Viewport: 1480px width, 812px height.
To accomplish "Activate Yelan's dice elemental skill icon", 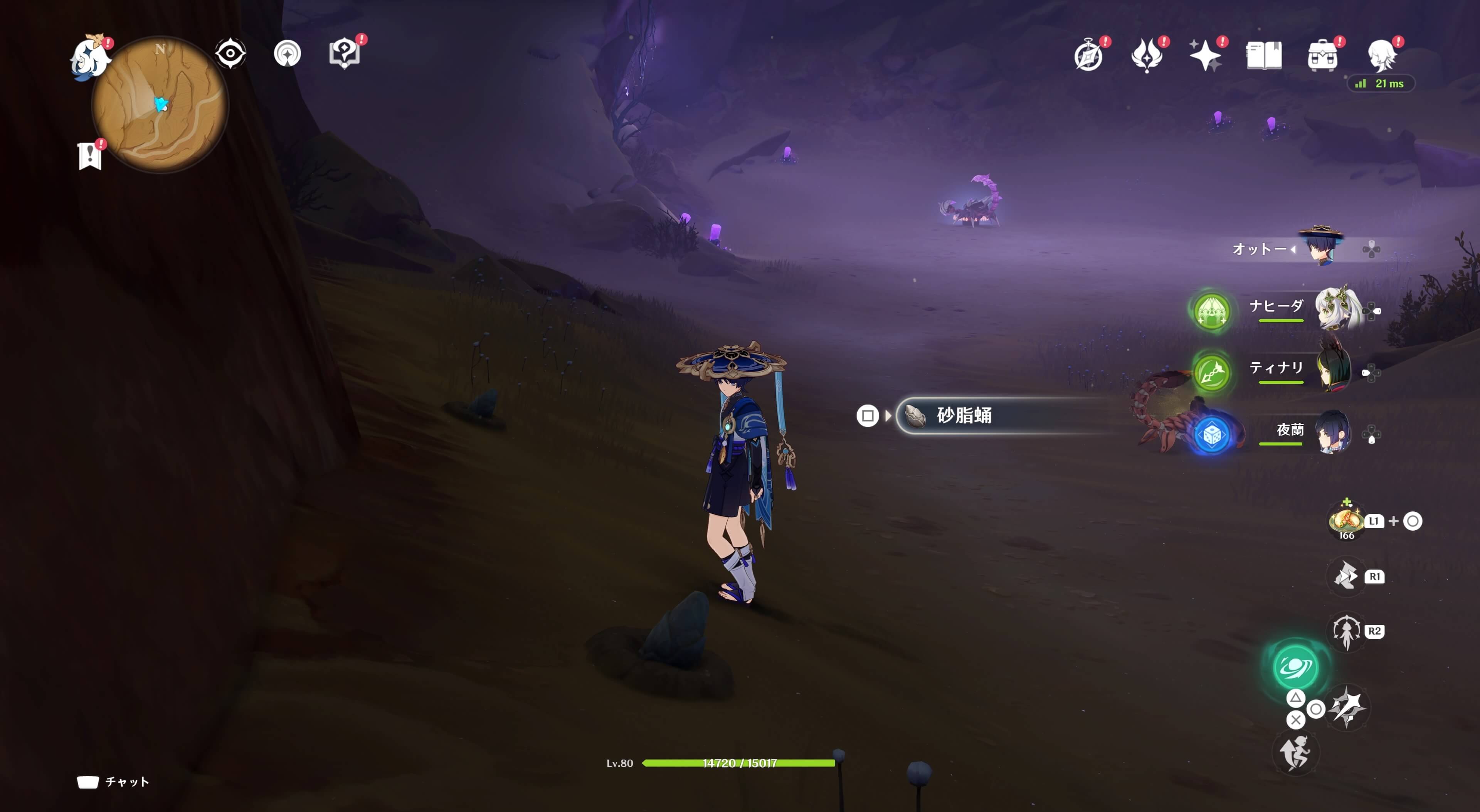I will coord(1212,435).
